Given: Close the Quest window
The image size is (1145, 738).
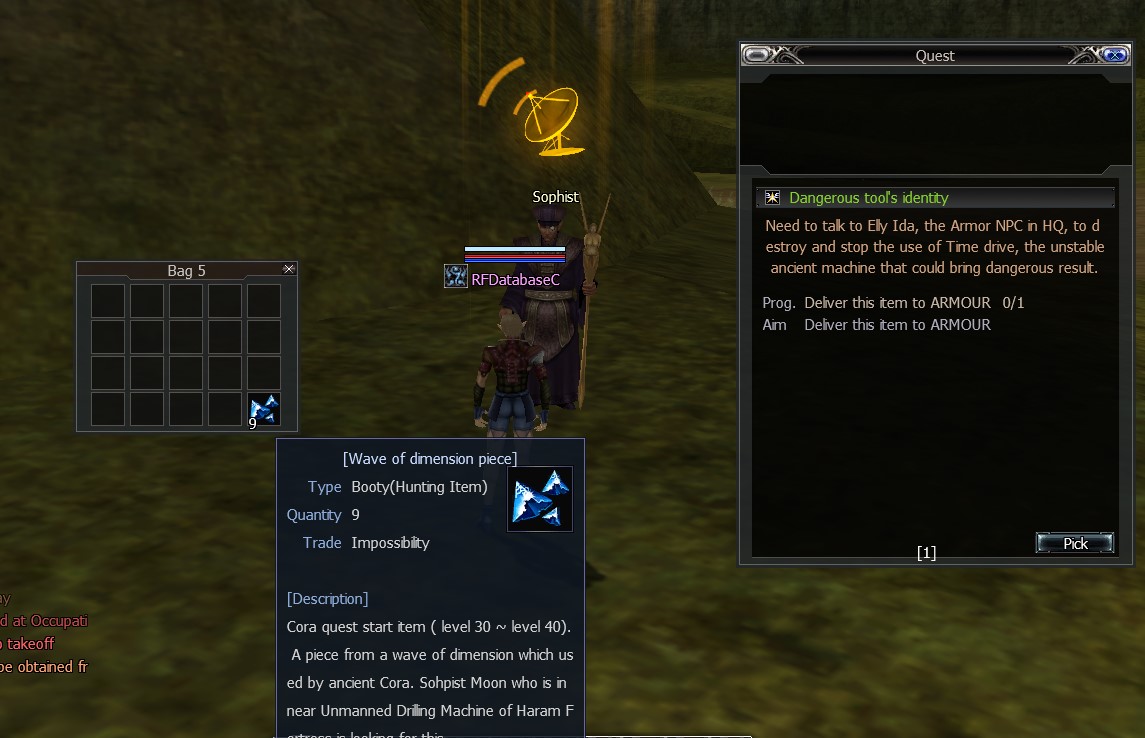Looking at the screenshot, I should (x=1114, y=55).
